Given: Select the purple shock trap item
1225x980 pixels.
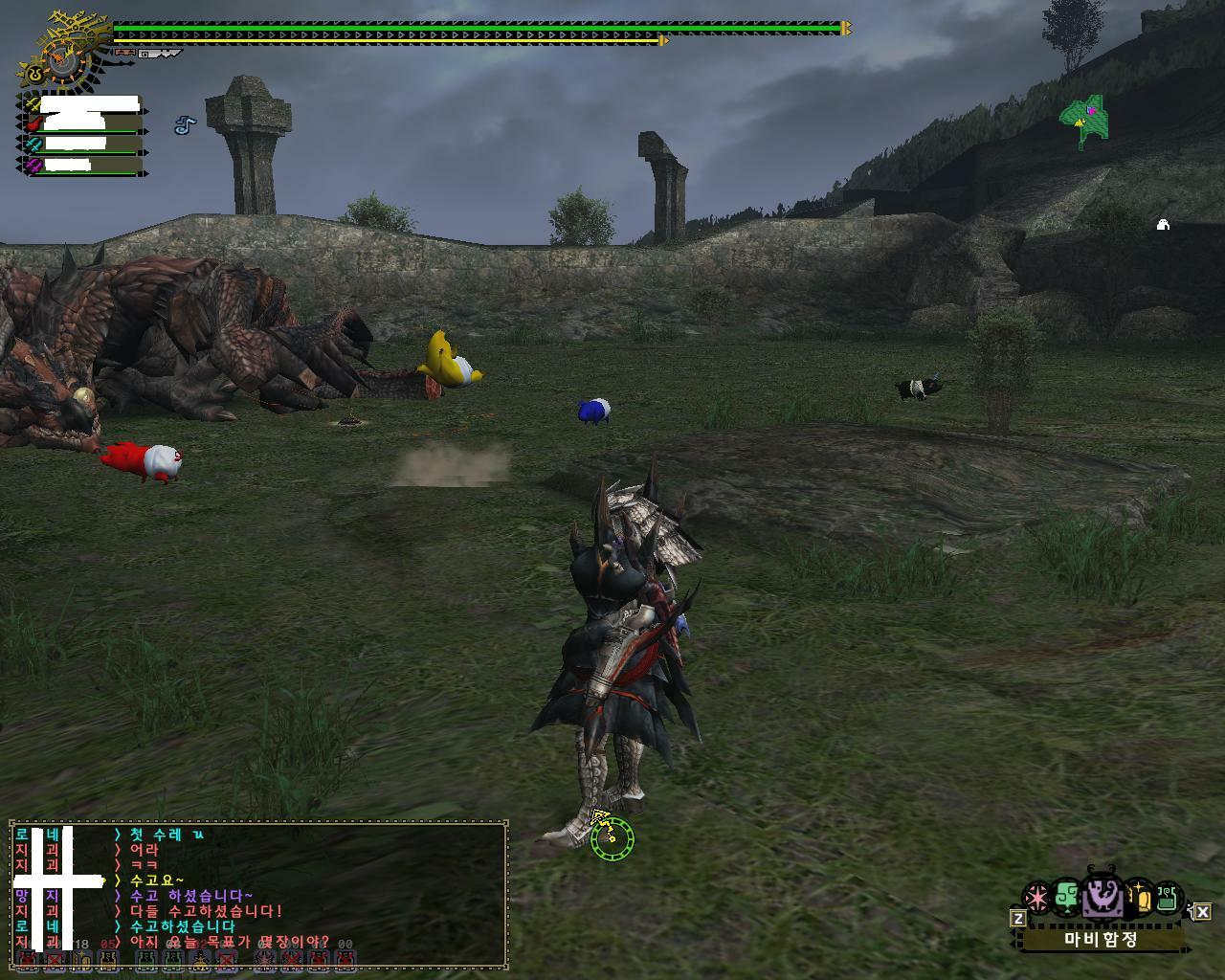Looking at the screenshot, I should coord(1101,898).
